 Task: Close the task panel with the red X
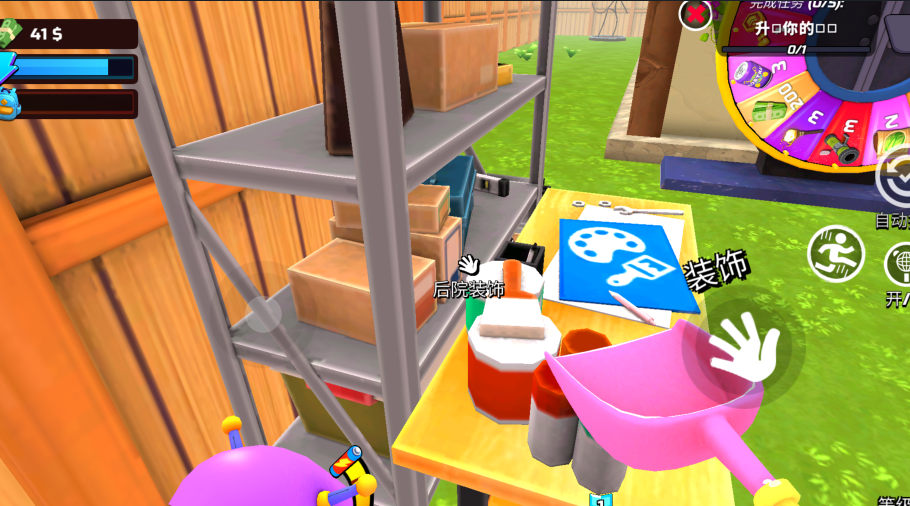tap(695, 14)
